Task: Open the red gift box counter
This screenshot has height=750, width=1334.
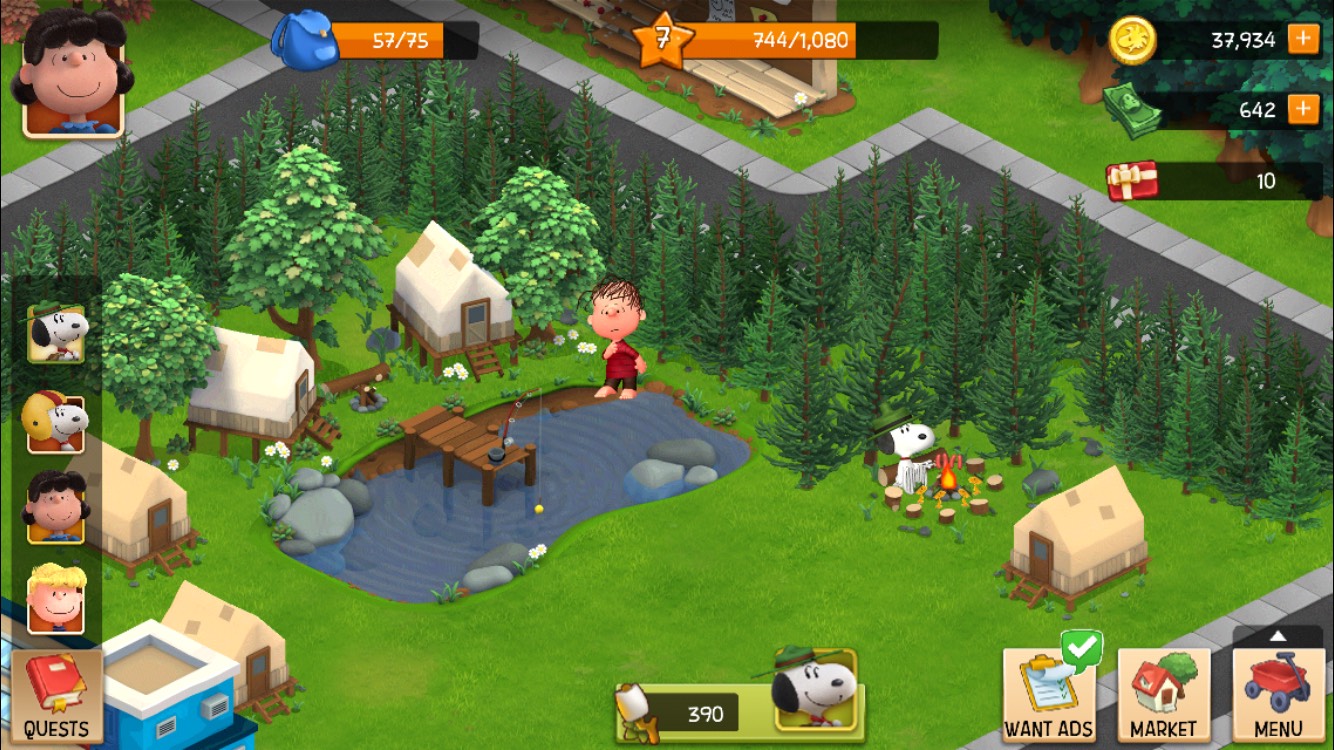Action: 1132,181
